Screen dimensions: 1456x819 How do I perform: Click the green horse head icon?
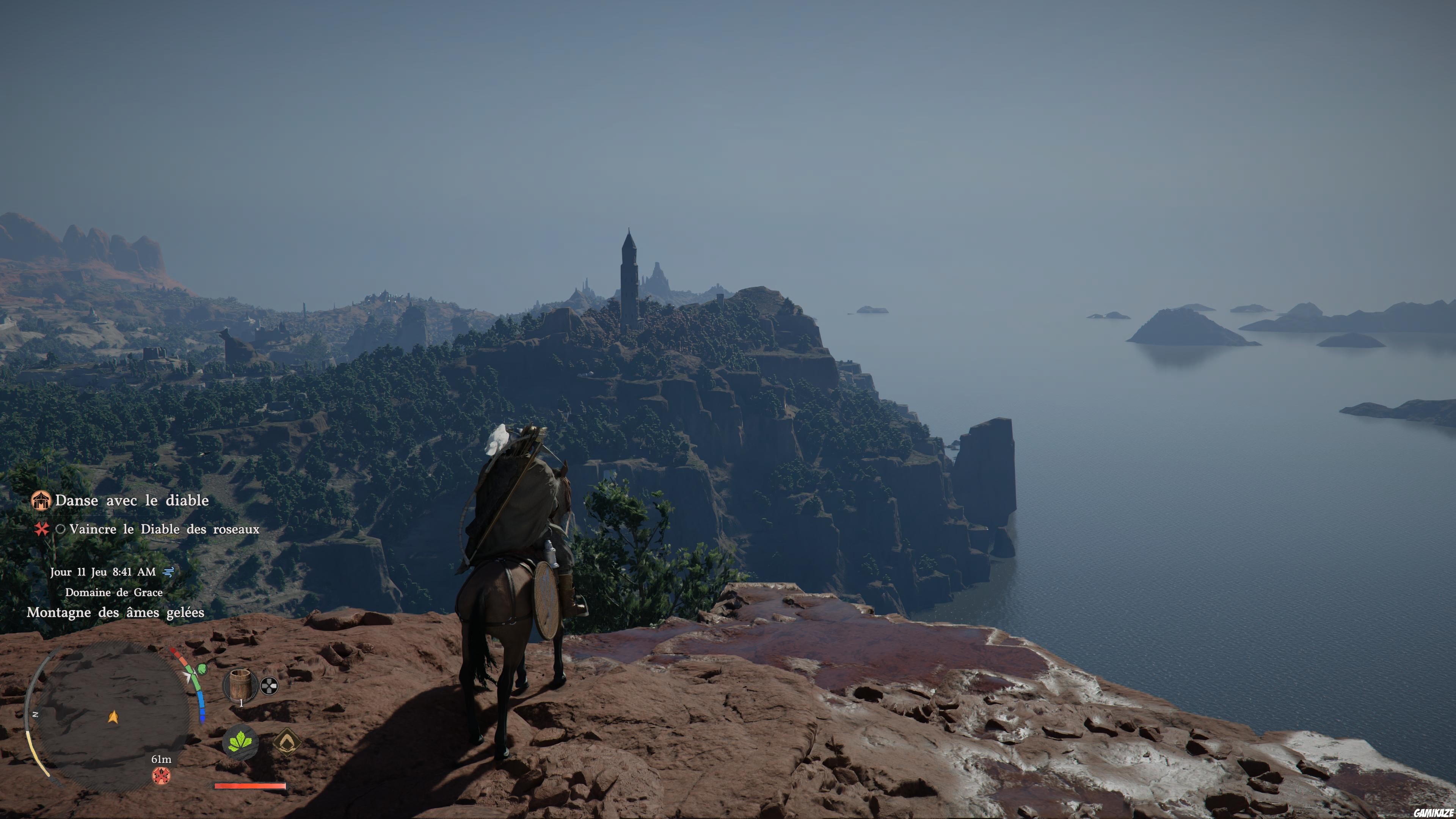[x=201, y=670]
